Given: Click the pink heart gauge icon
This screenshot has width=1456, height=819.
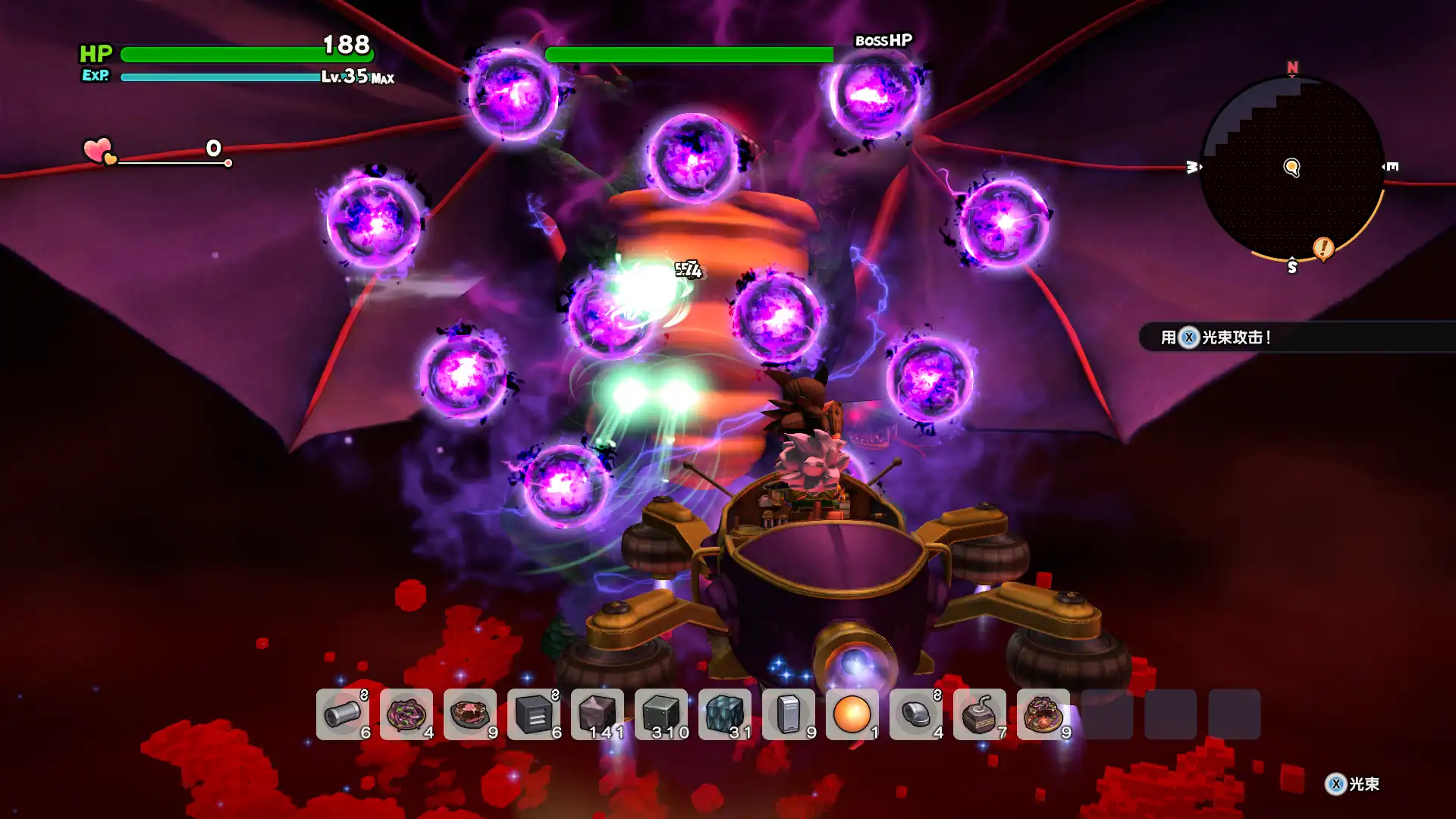Looking at the screenshot, I should pyautogui.click(x=99, y=150).
